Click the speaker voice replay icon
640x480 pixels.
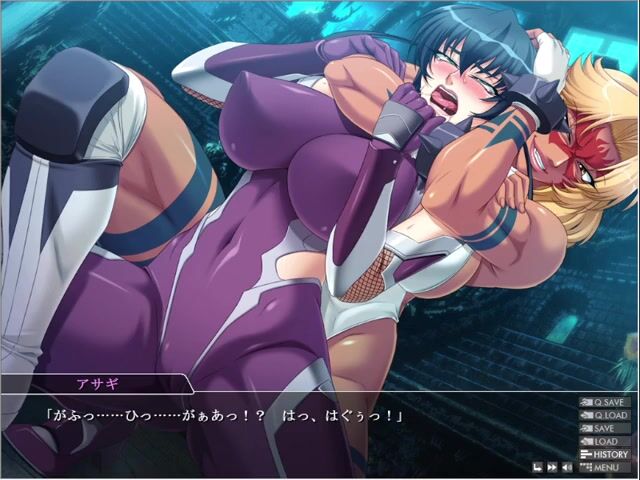566,467
